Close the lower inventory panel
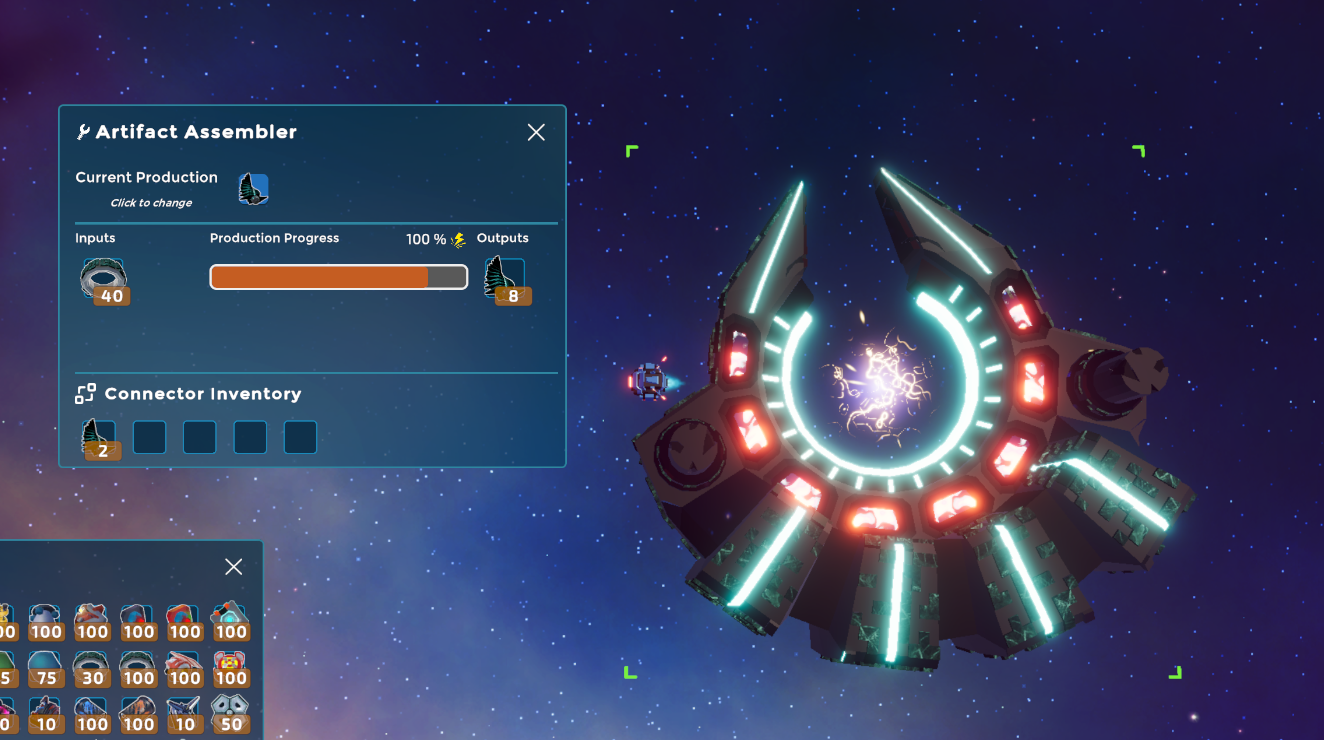Viewport: 1324px width, 740px height. [234, 567]
